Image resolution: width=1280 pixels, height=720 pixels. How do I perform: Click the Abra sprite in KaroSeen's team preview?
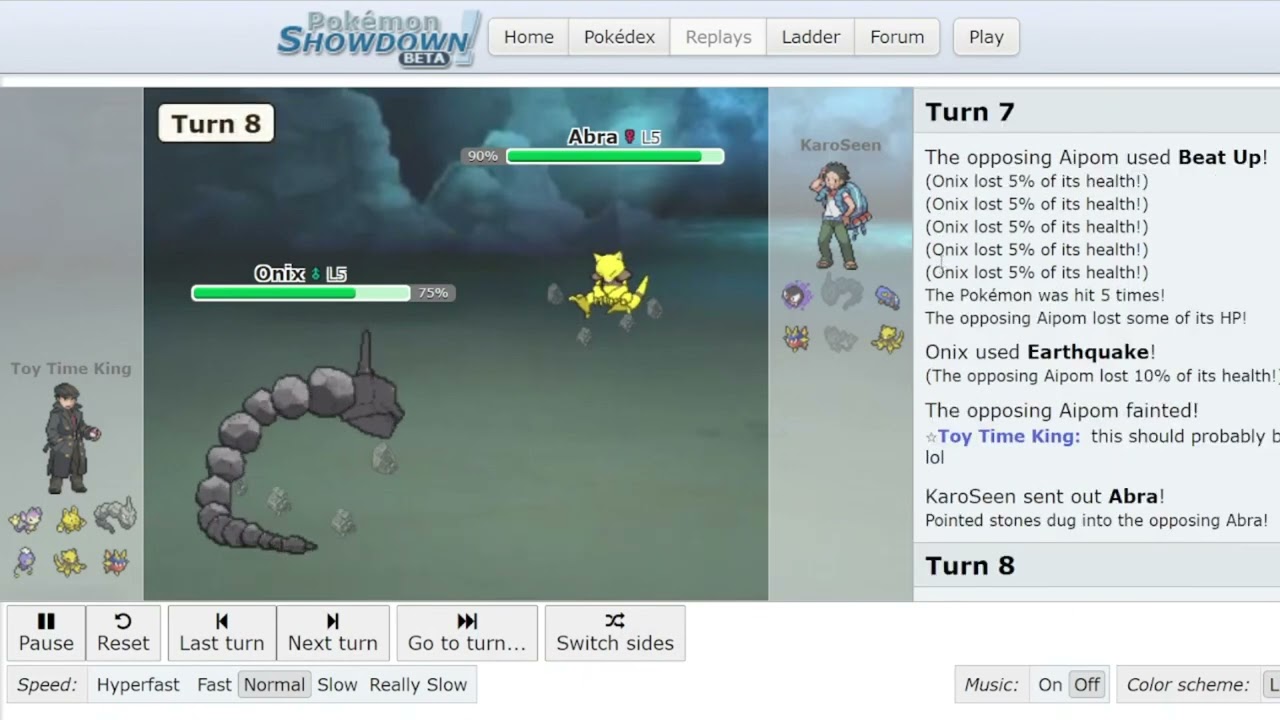[888, 338]
